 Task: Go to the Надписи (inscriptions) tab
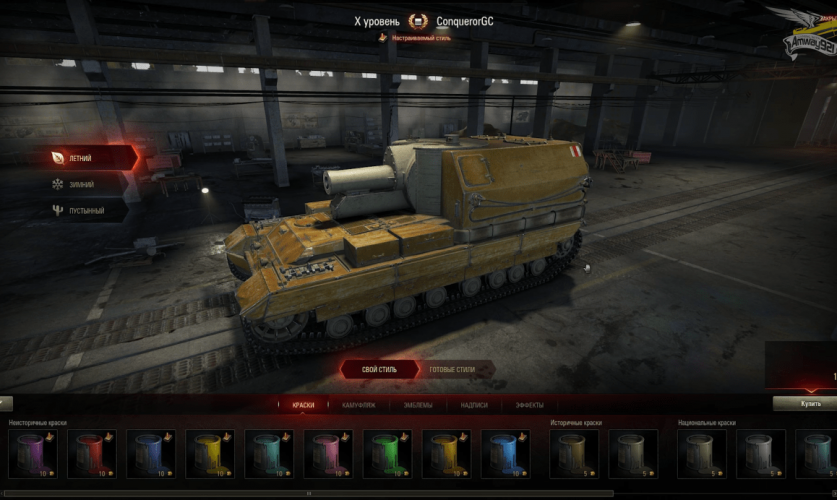click(475, 405)
